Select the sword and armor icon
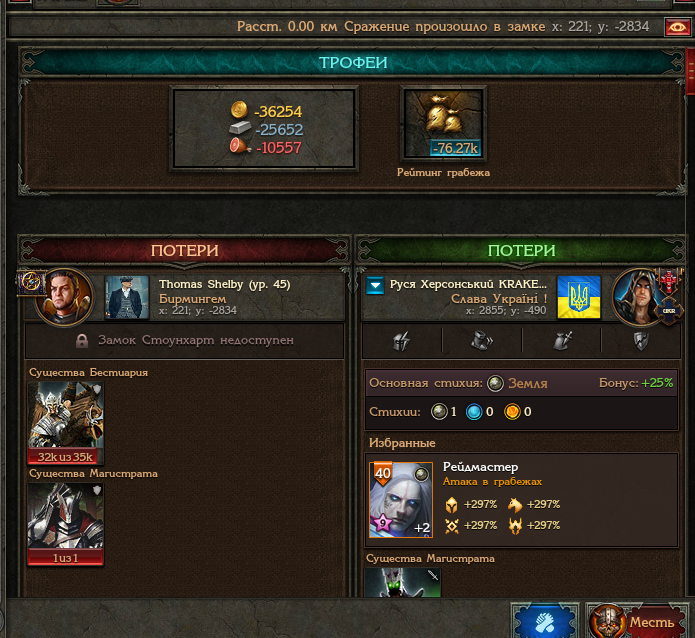The height and width of the screenshot is (638, 695). (x=562, y=341)
